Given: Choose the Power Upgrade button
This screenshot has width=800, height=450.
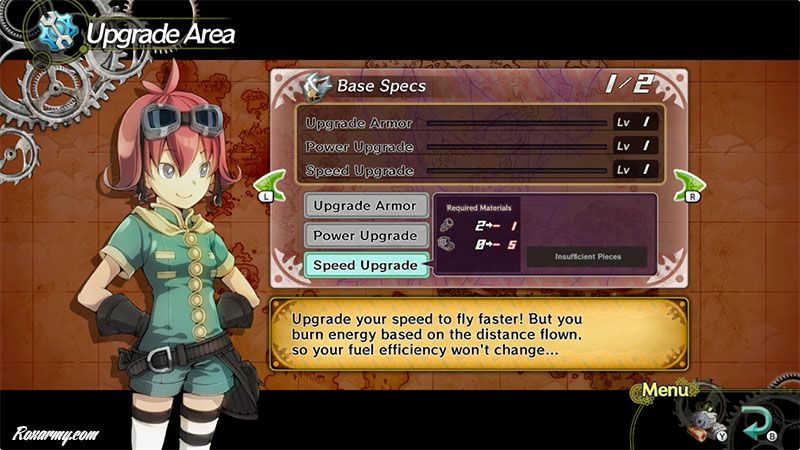Looking at the screenshot, I should (366, 235).
